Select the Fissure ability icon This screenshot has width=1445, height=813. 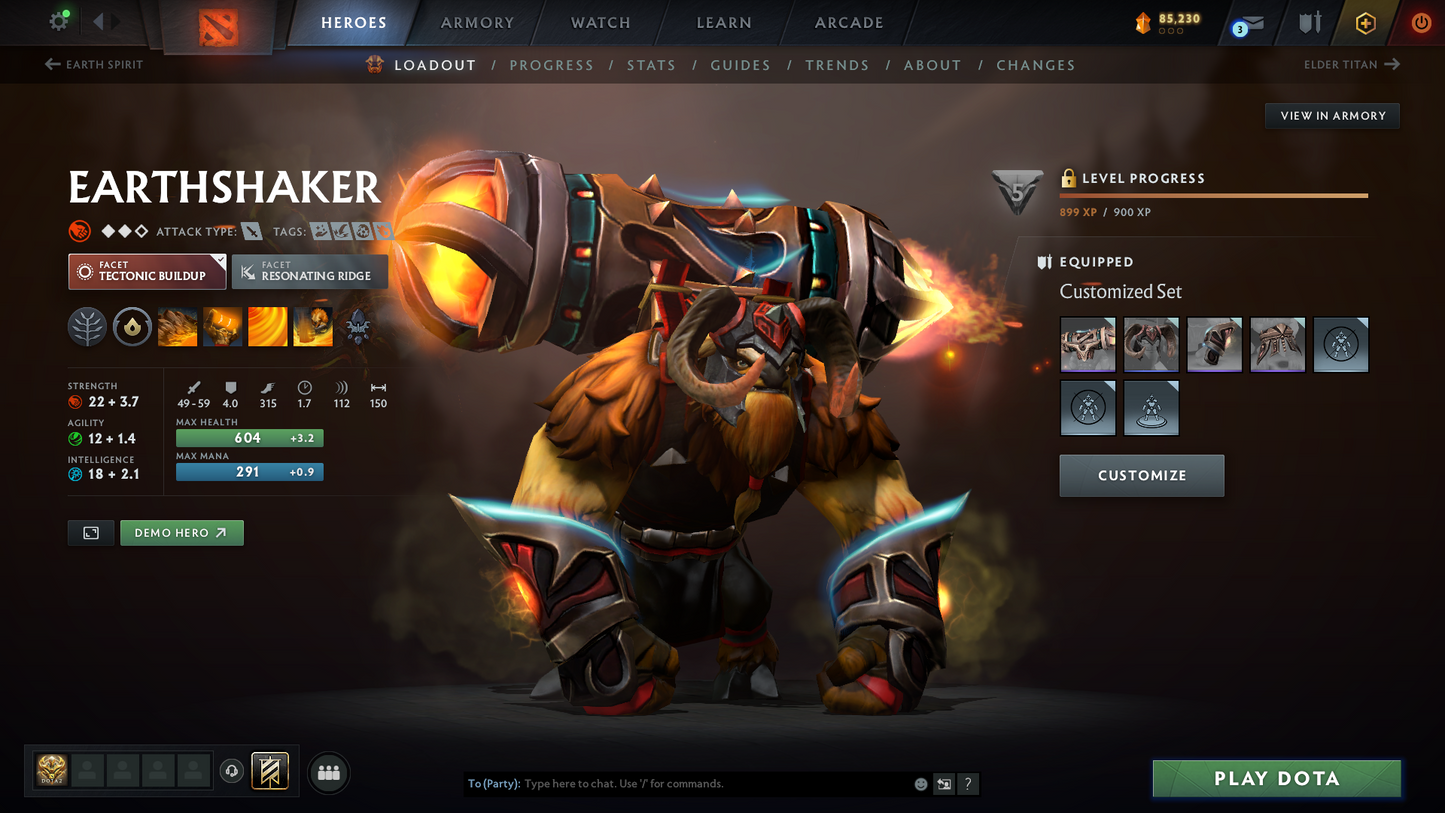177,326
